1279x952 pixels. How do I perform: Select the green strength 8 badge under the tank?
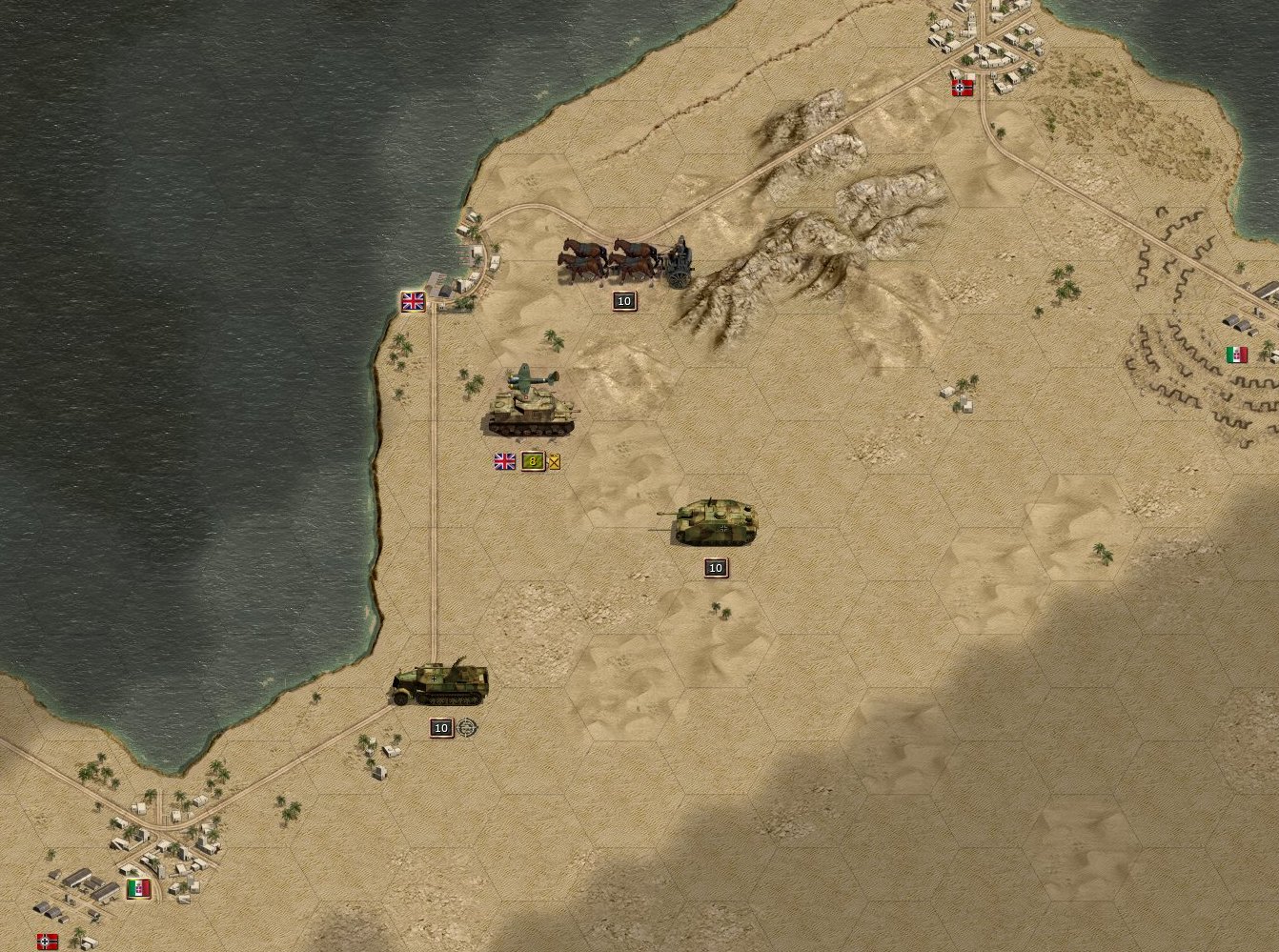[531, 461]
